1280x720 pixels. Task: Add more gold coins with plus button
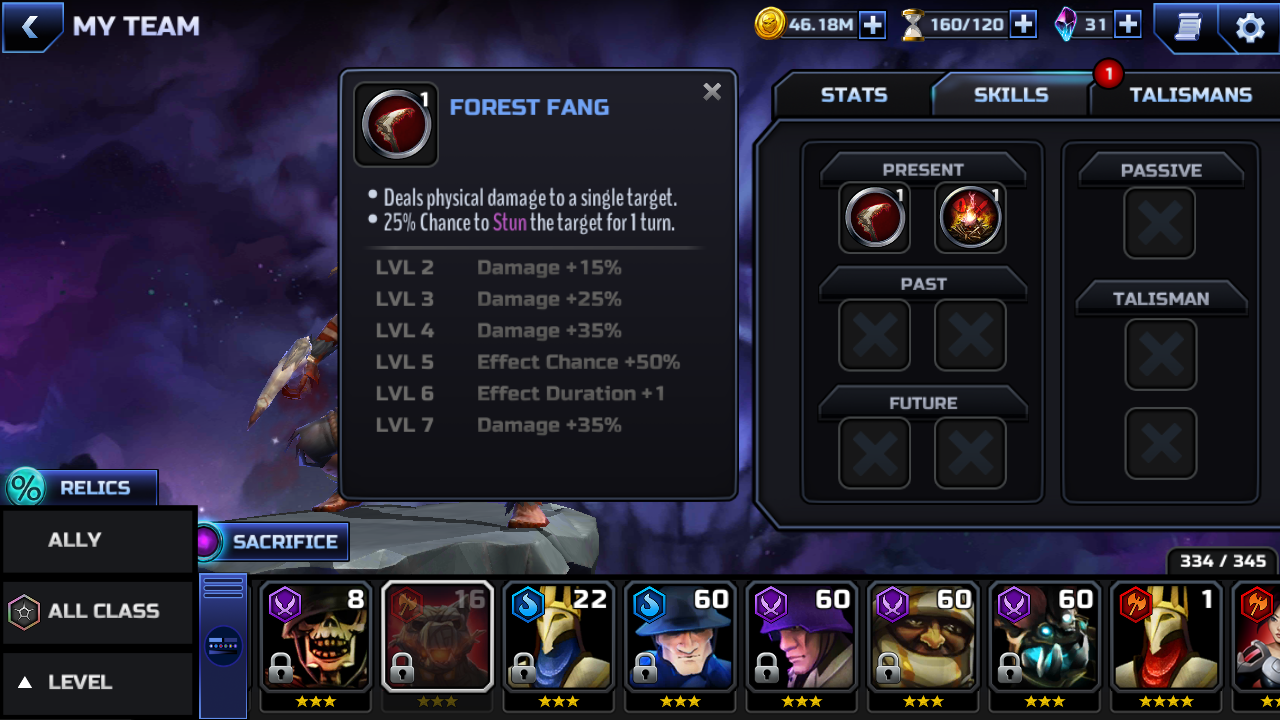[x=873, y=25]
